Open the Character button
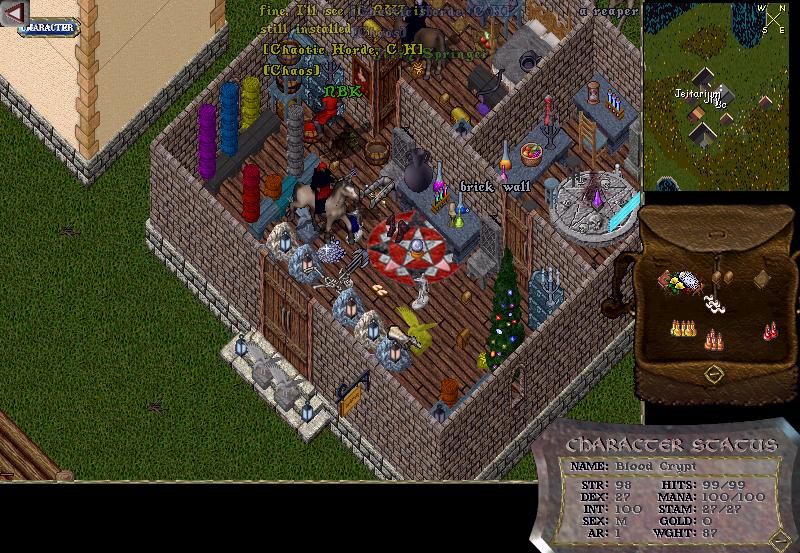Viewport: 800px width, 553px height. pos(48,27)
